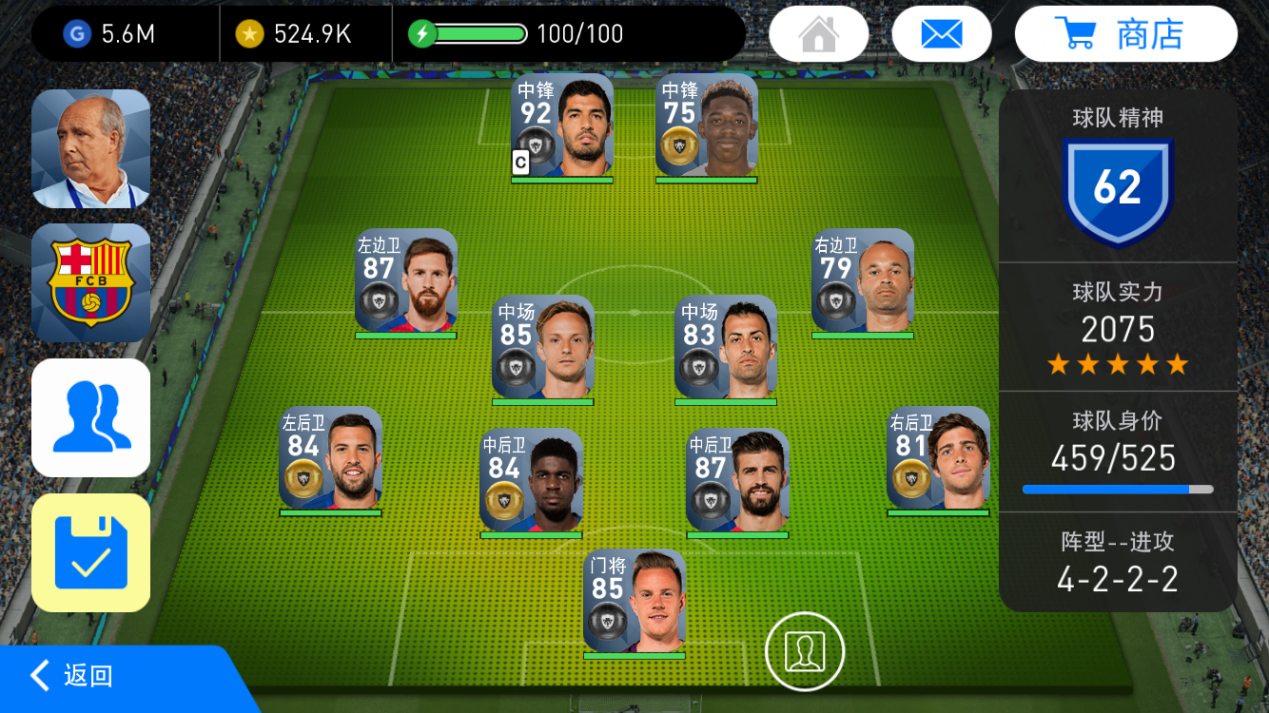Select the 87-rated 中后卫 defender card
The image size is (1269, 713).
[737, 481]
